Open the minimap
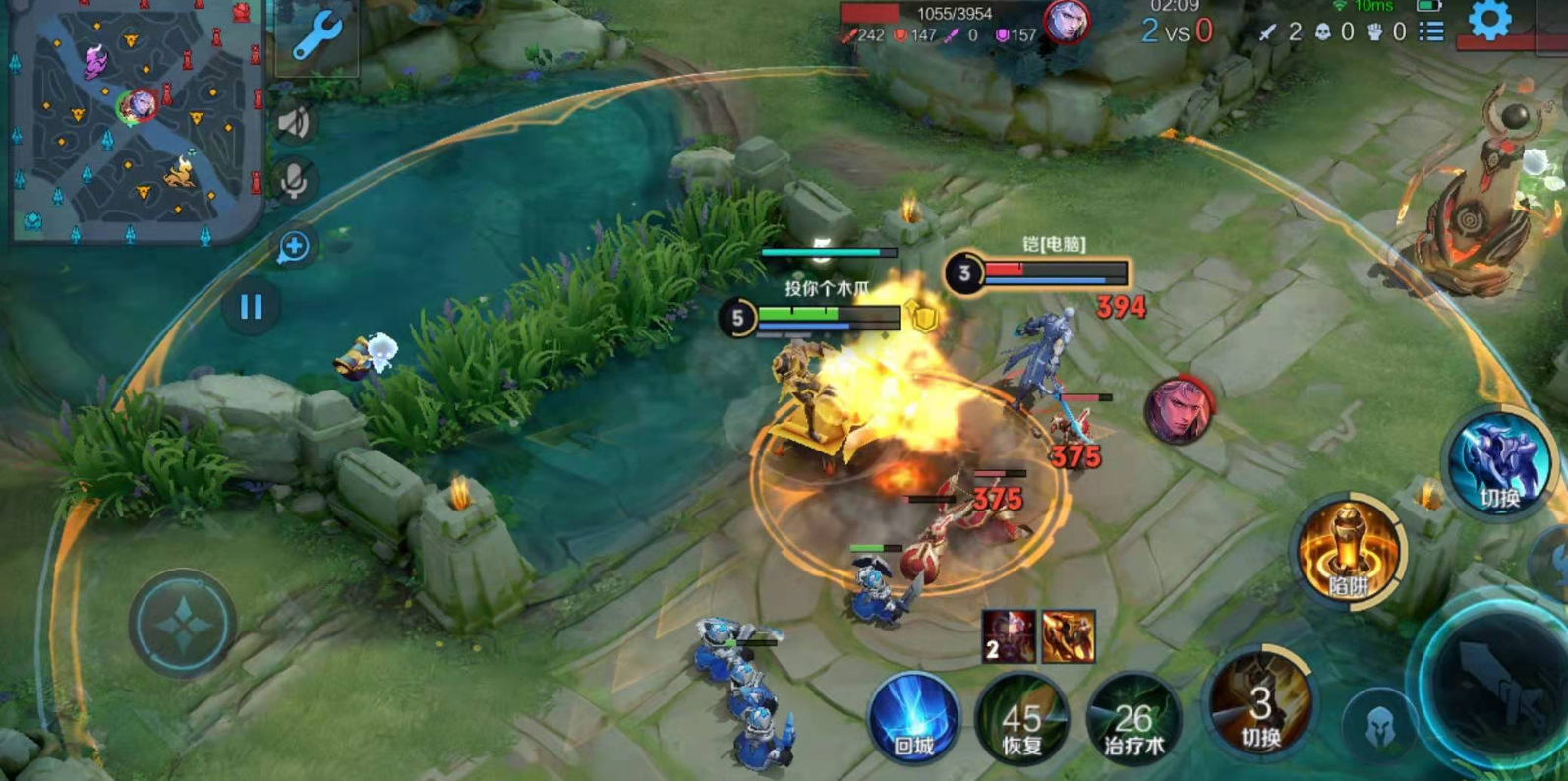1568x781 pixels. pos(136,120)
